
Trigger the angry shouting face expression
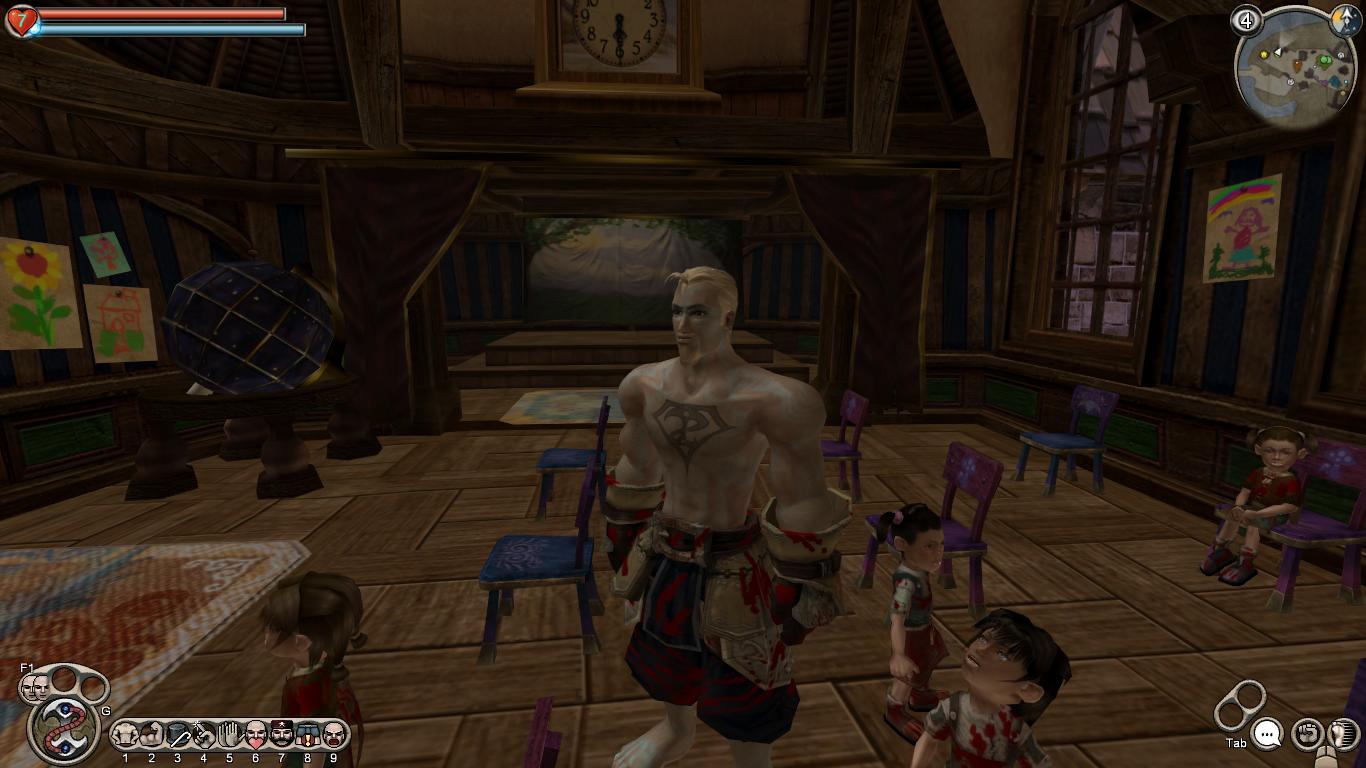[333, 735]
